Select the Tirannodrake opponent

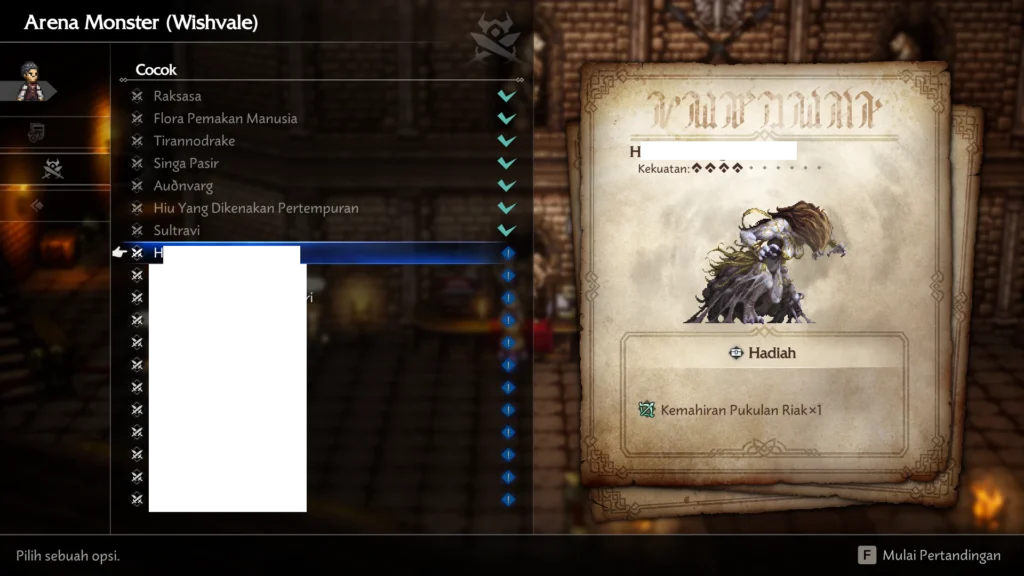point(194,141)
